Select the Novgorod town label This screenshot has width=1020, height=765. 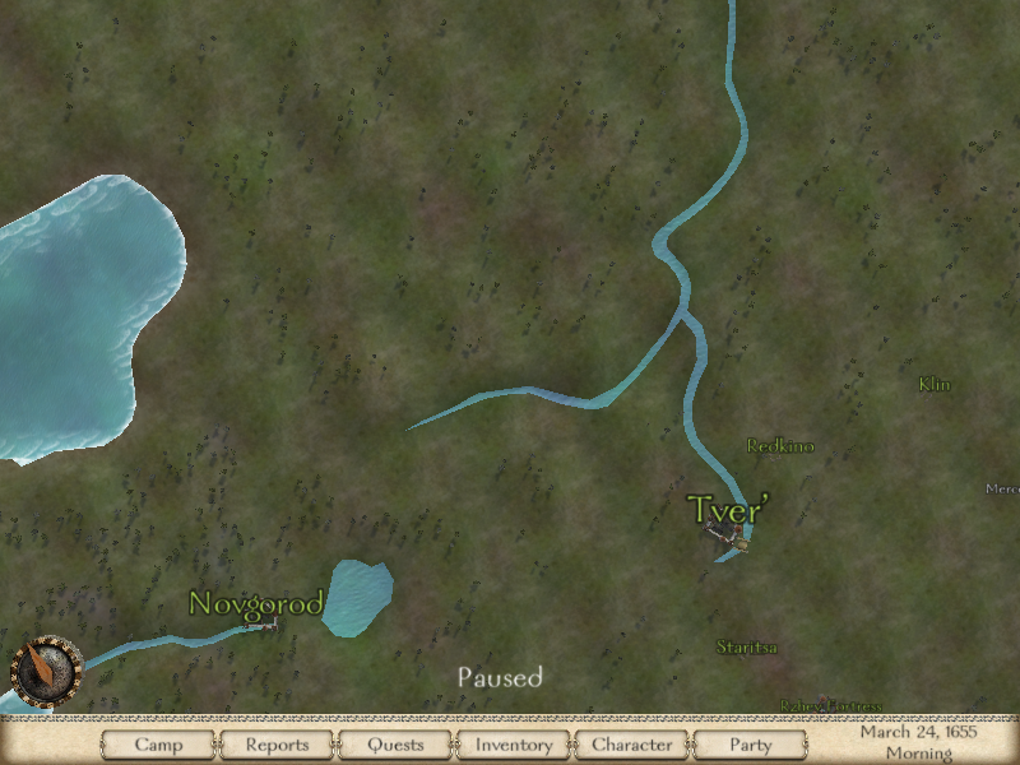click(x=256, y=604)
